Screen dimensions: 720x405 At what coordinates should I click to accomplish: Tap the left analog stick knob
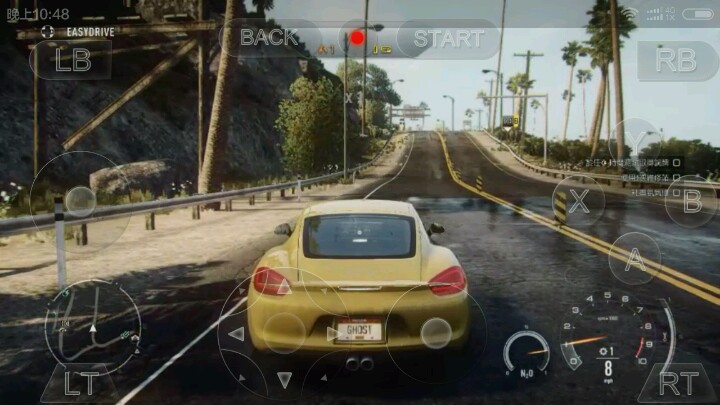pyautogui.click(x=79, y=201)
